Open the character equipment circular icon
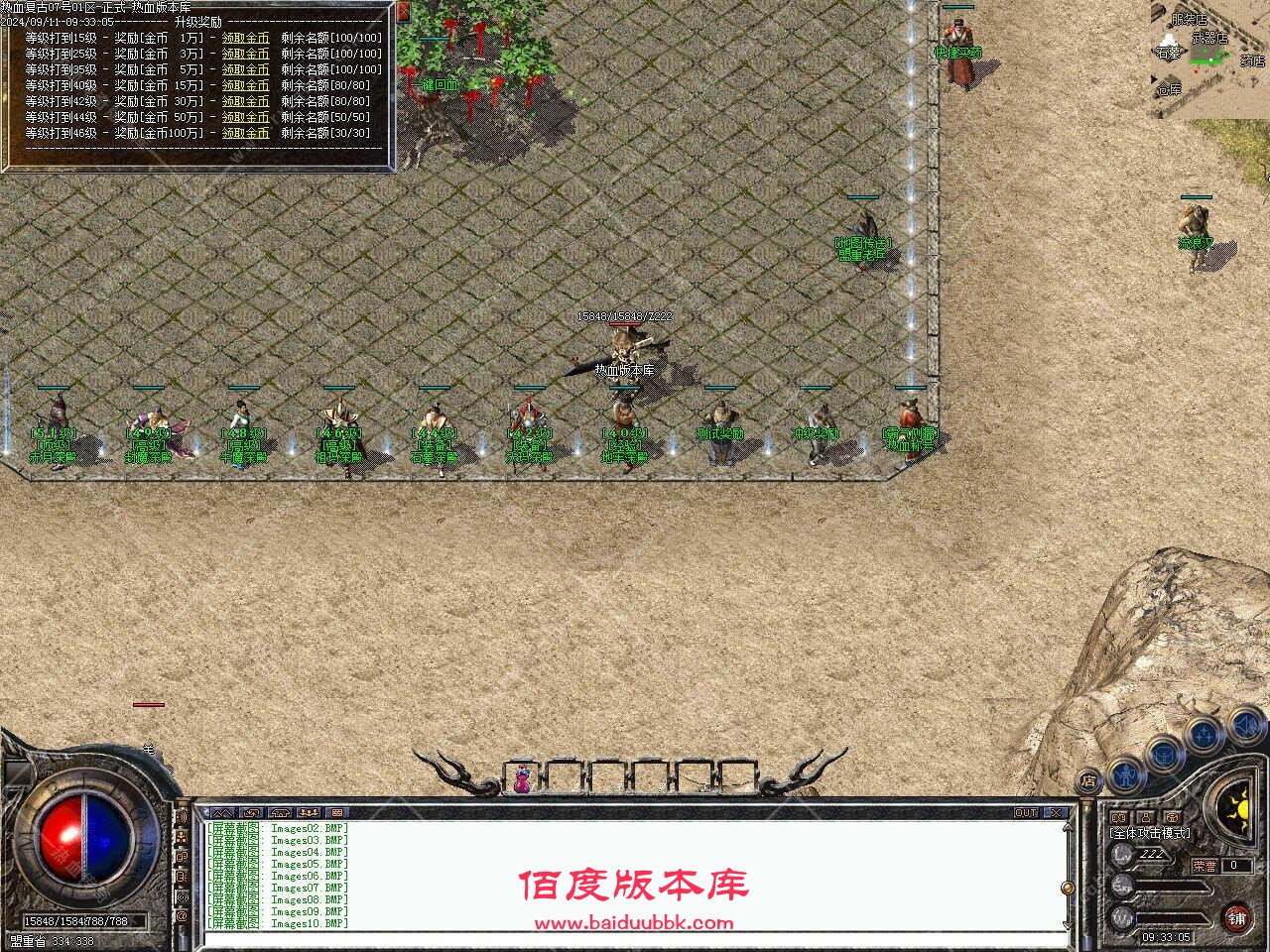 point(1125,774)
